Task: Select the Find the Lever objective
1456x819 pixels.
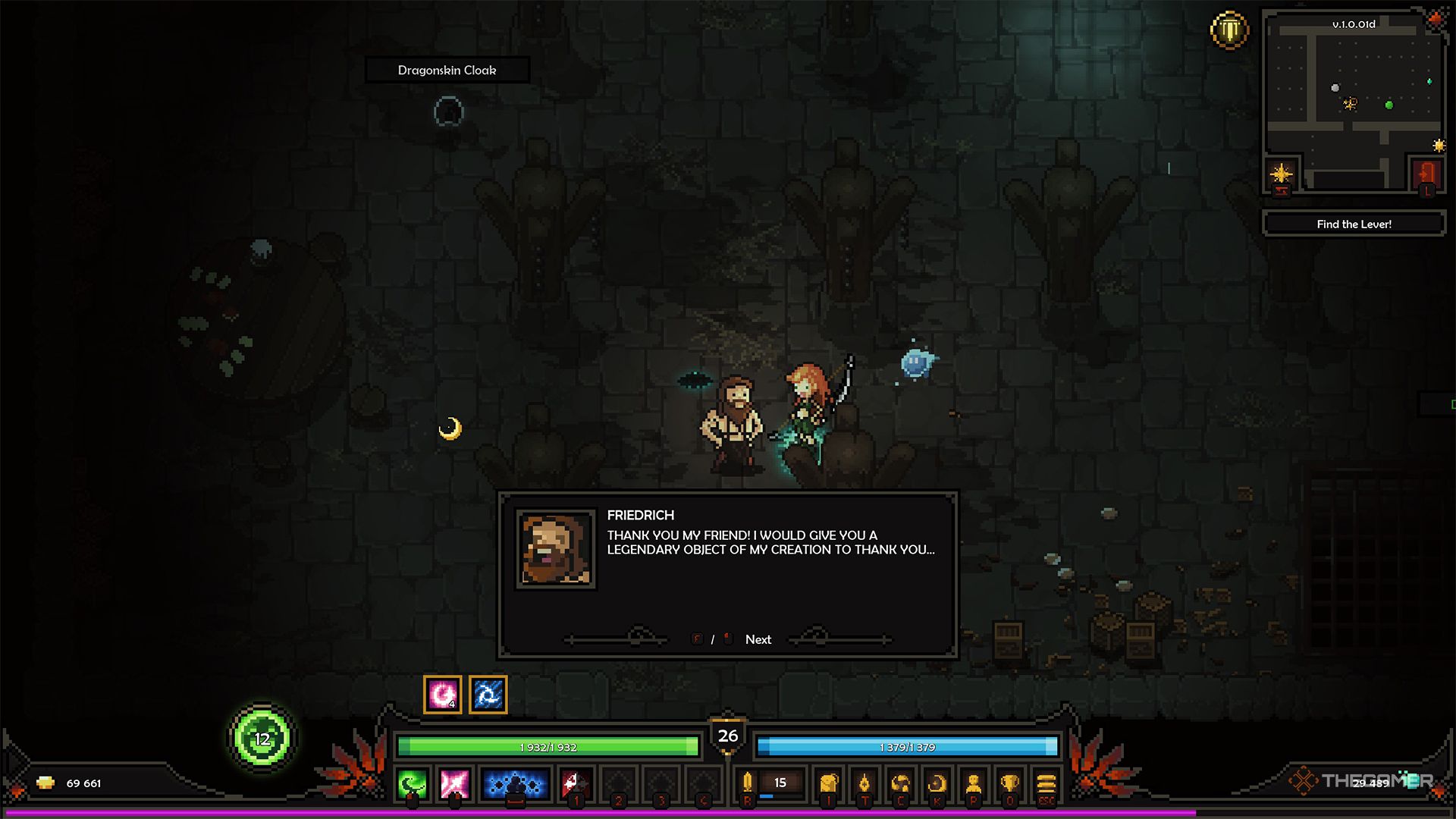Action: (x=1354, y=224)
